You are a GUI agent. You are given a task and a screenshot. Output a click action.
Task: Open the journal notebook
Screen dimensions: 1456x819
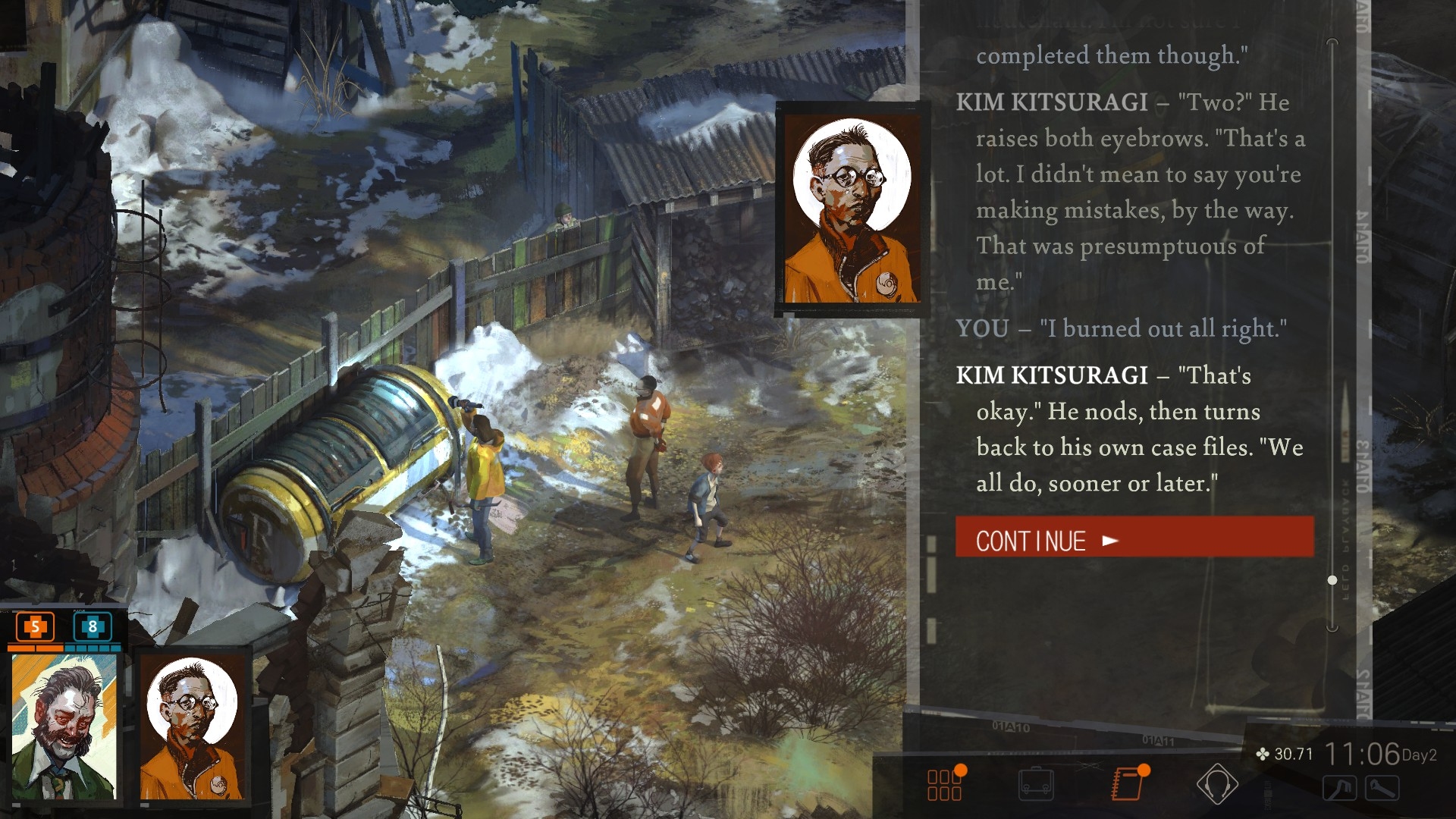1128,783
